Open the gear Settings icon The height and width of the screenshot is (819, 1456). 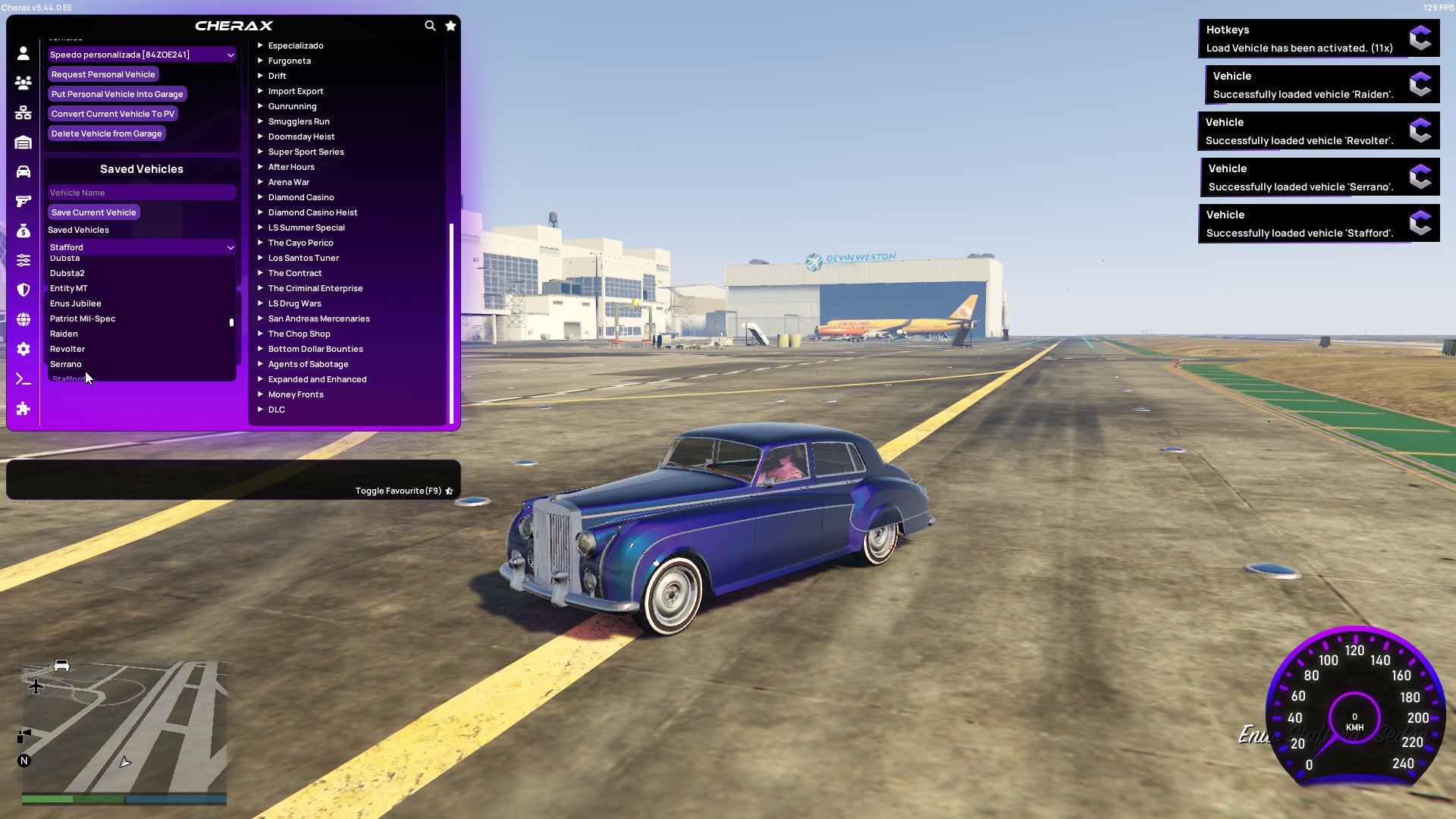pyautogui.click(x=23, y=349)
